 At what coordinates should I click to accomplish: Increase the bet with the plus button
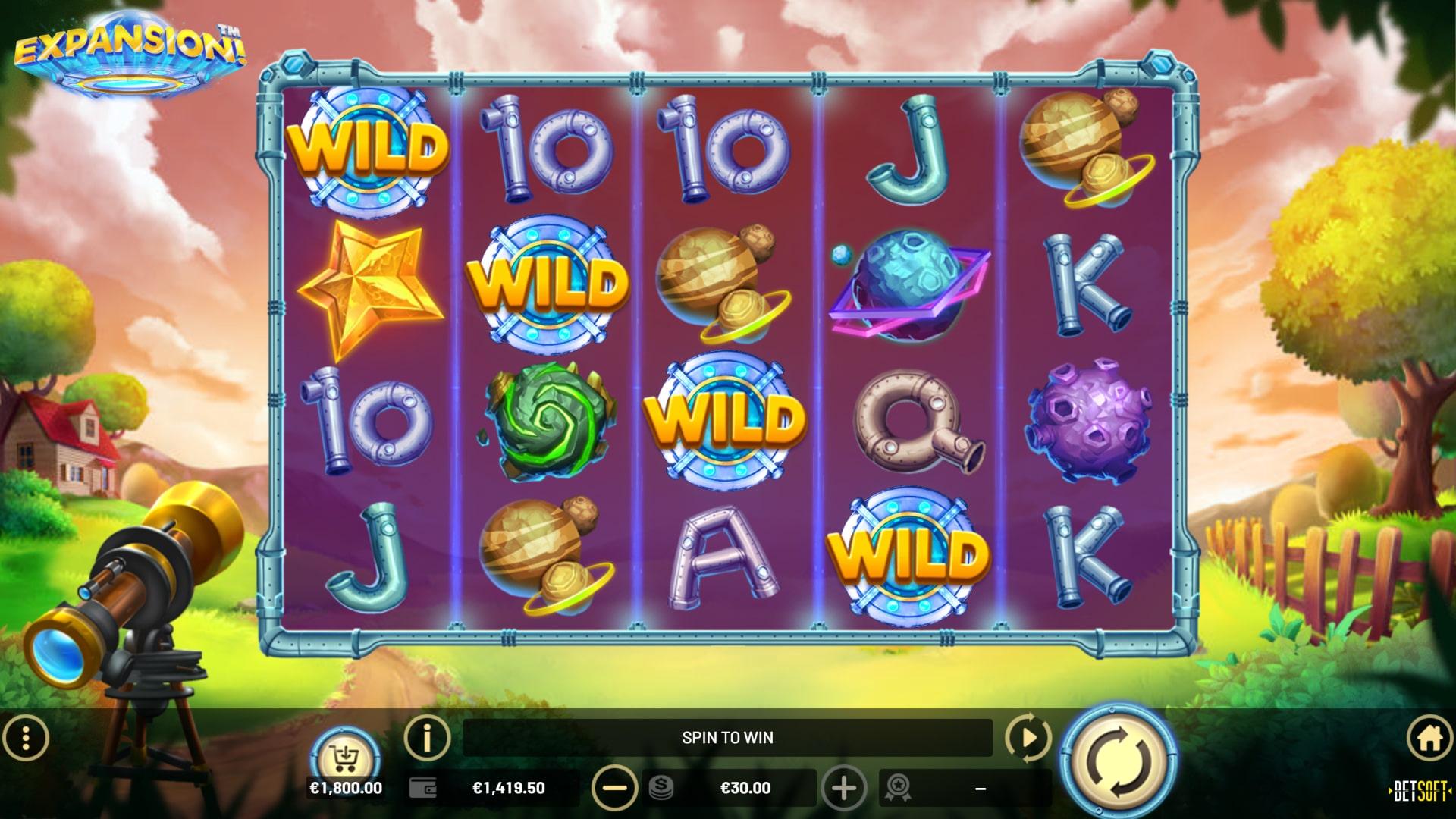point(843,788)
